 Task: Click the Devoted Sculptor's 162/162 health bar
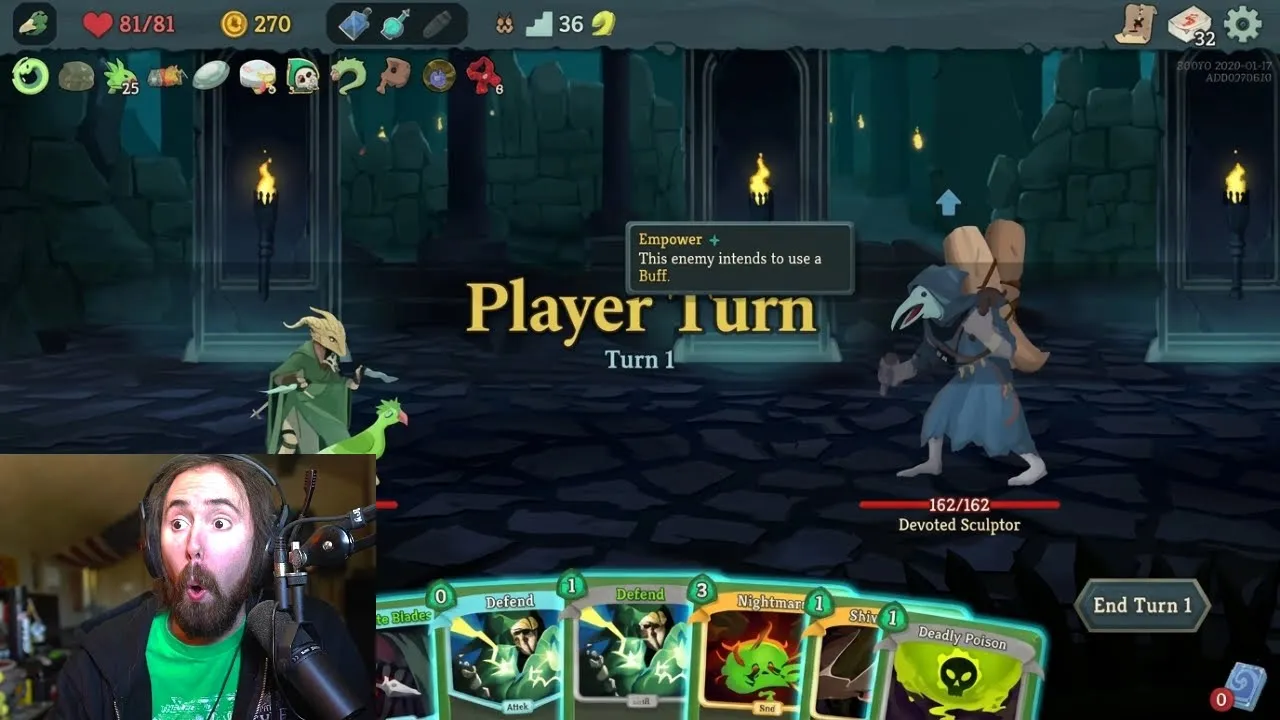point(958,505)
